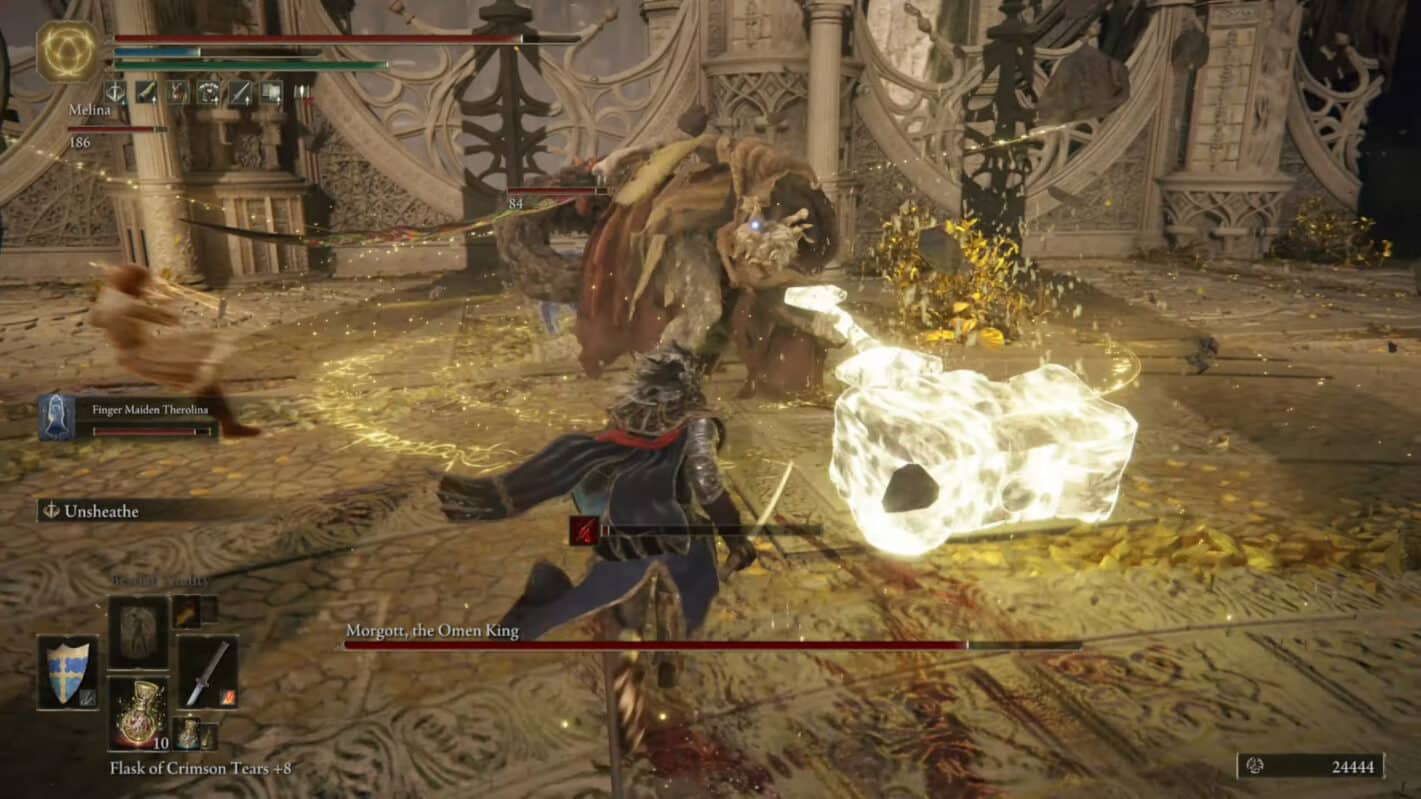1421x799 pixels.
Task: Click the Unsheathe skill text label
Action: click(103, 511)
